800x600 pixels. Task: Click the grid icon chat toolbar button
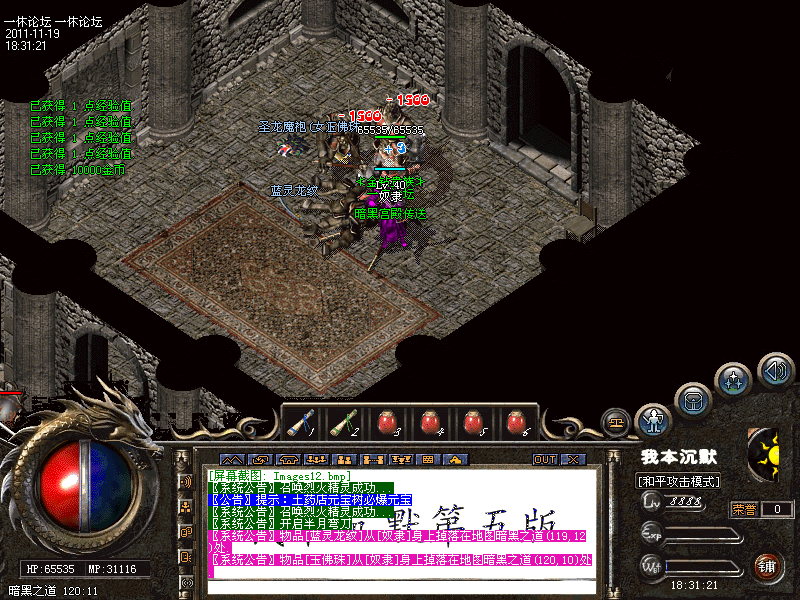click(427, 460)
